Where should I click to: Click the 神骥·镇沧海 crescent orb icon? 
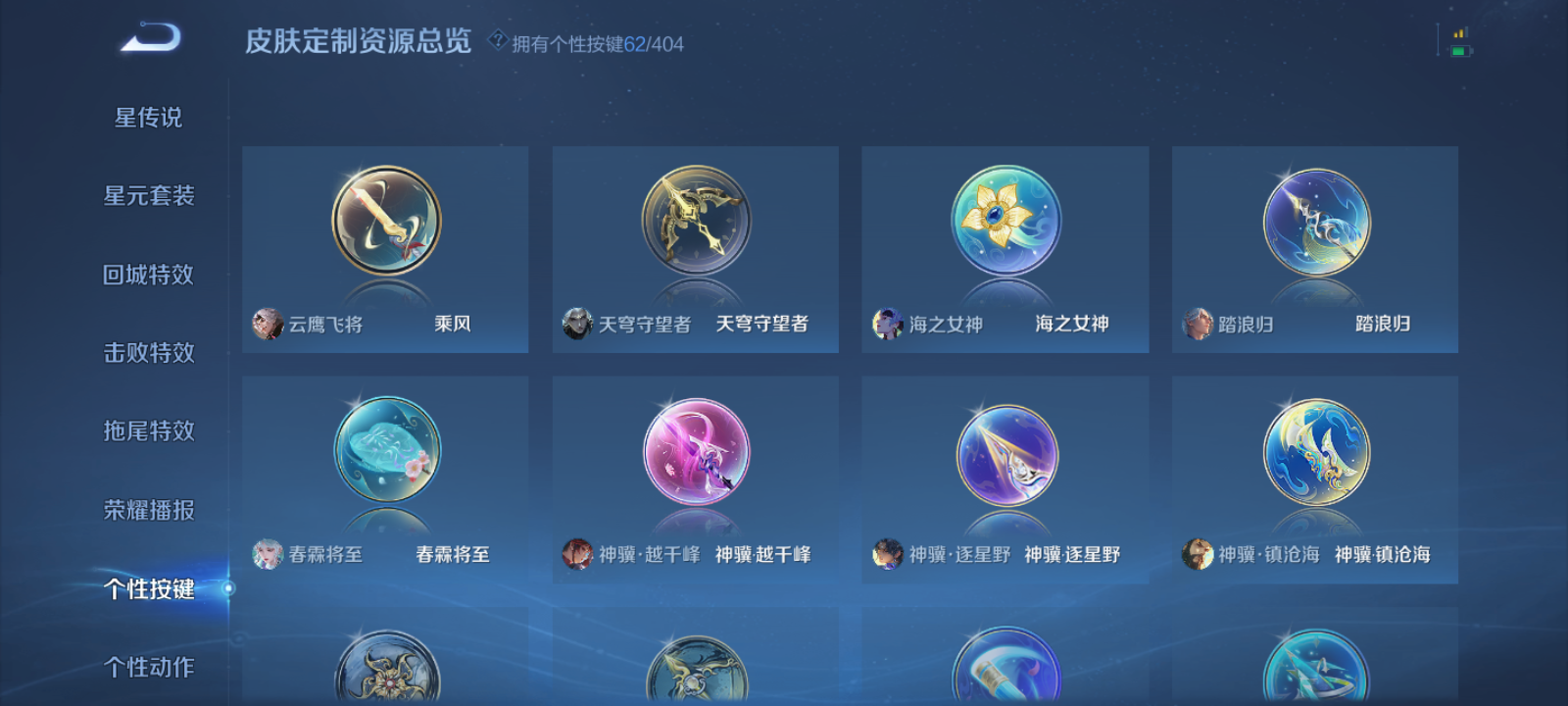click(x=1313, y=453)
